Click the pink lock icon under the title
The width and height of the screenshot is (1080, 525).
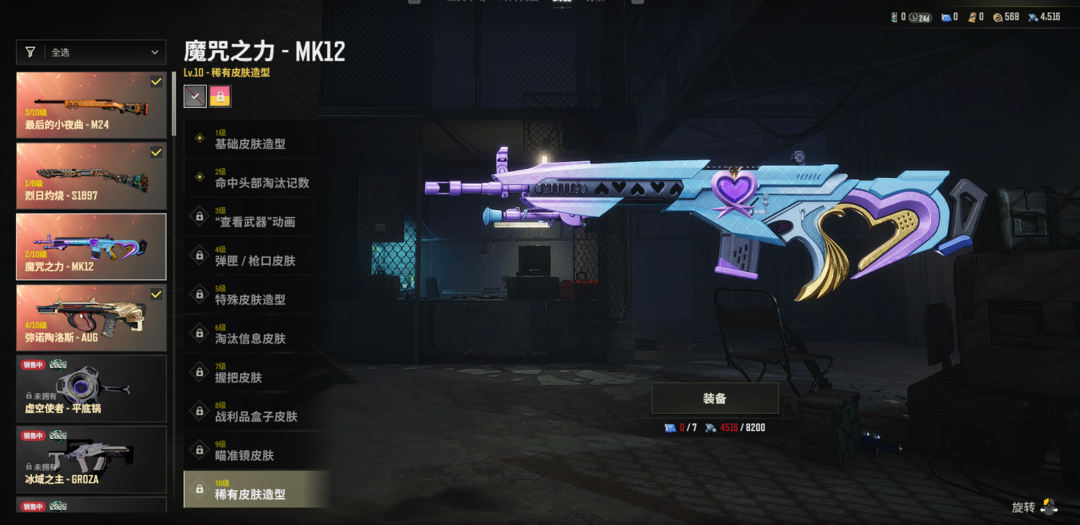[x=220, y=96]
